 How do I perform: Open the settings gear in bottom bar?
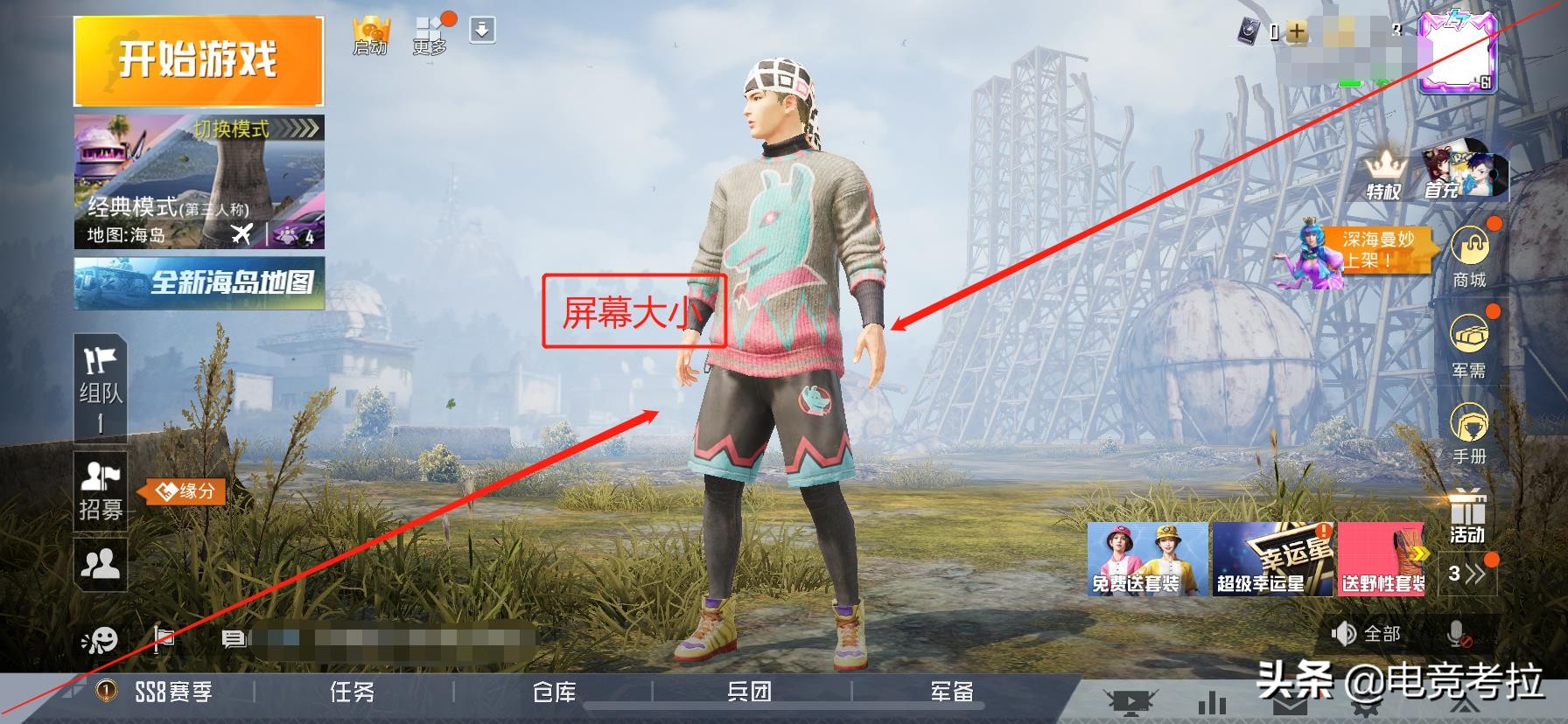(1365, 708)
